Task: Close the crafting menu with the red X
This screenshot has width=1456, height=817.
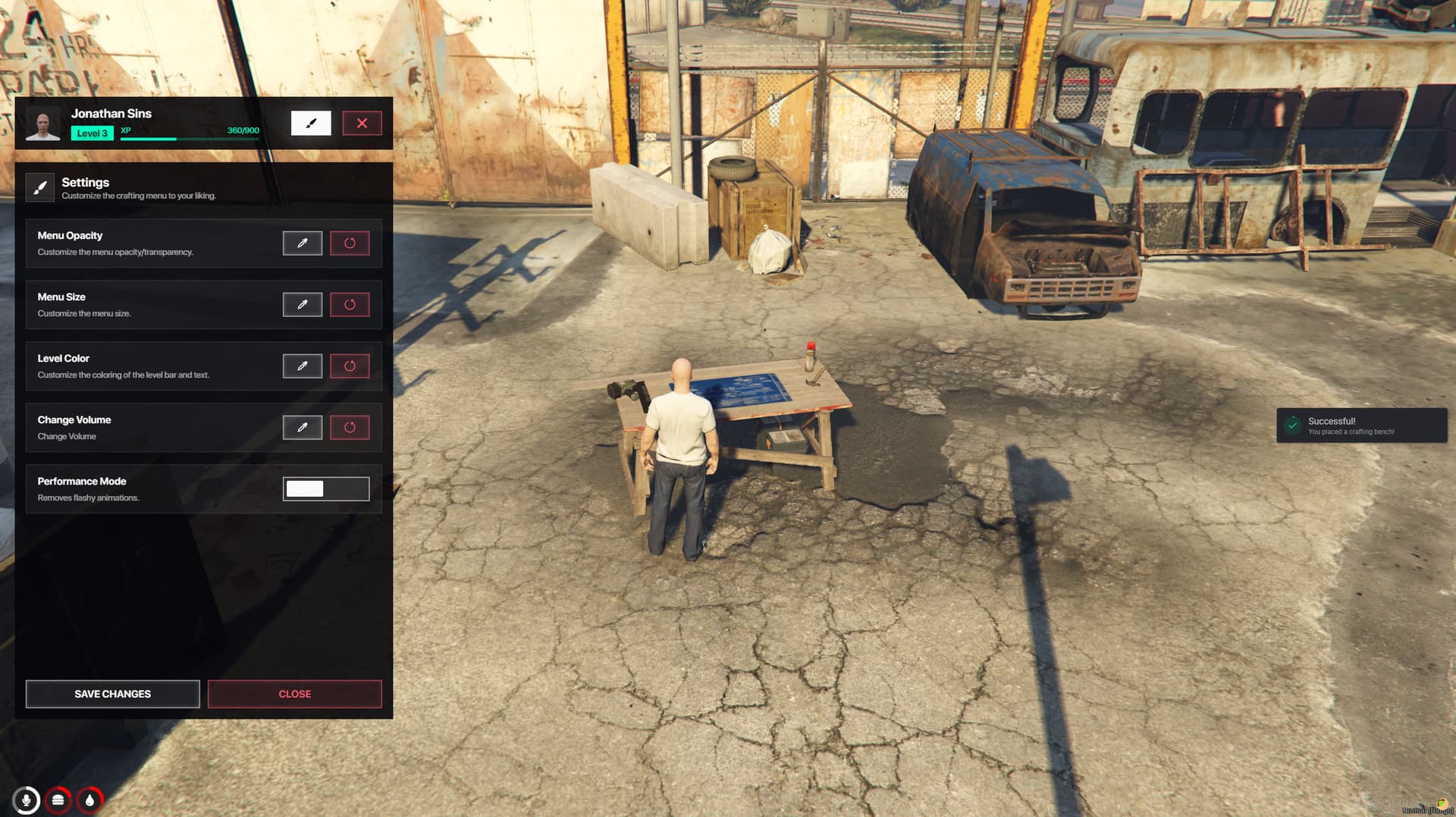Action: tap(362, 123)
